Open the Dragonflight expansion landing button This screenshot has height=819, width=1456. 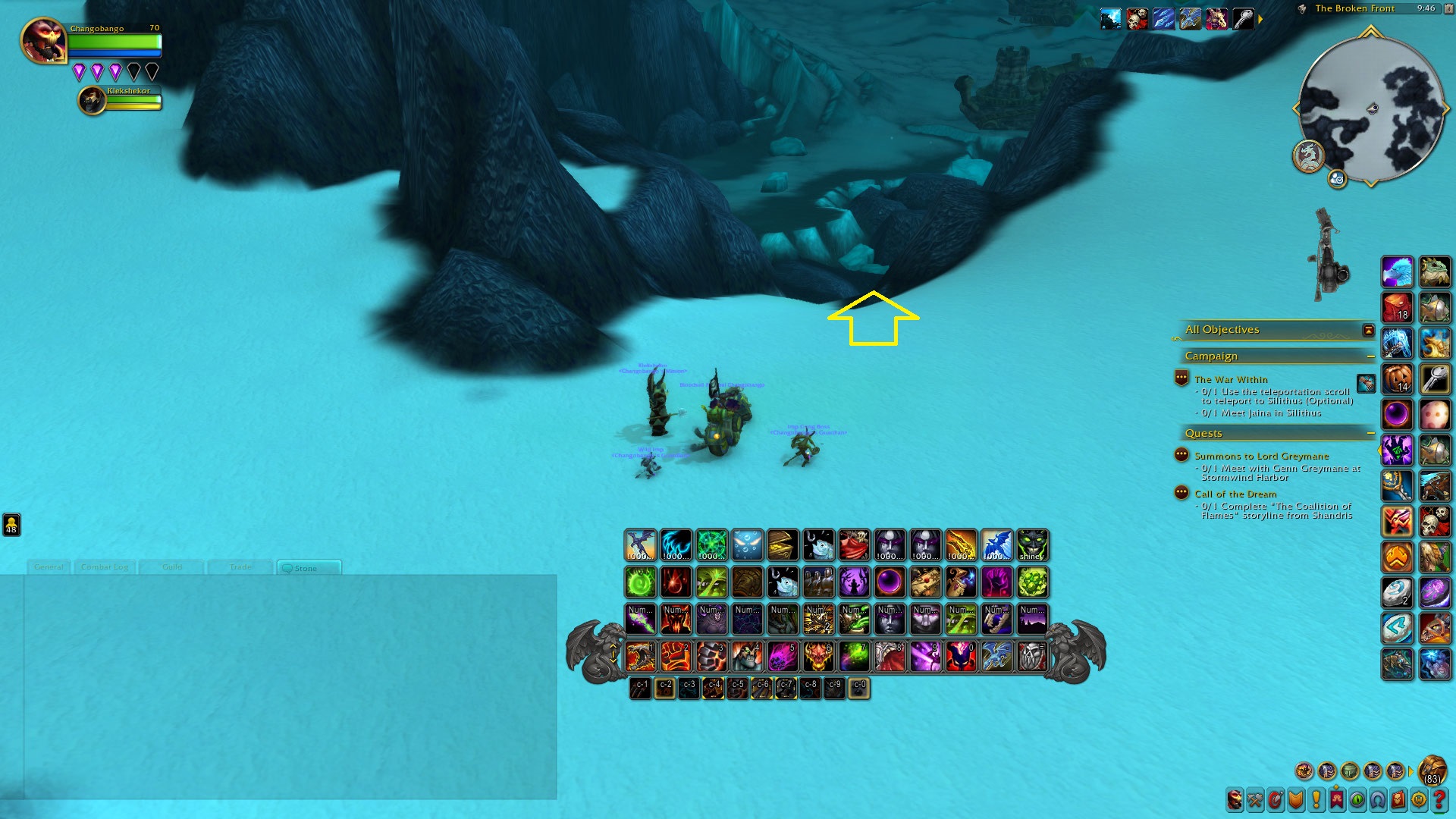point(1308,155)
